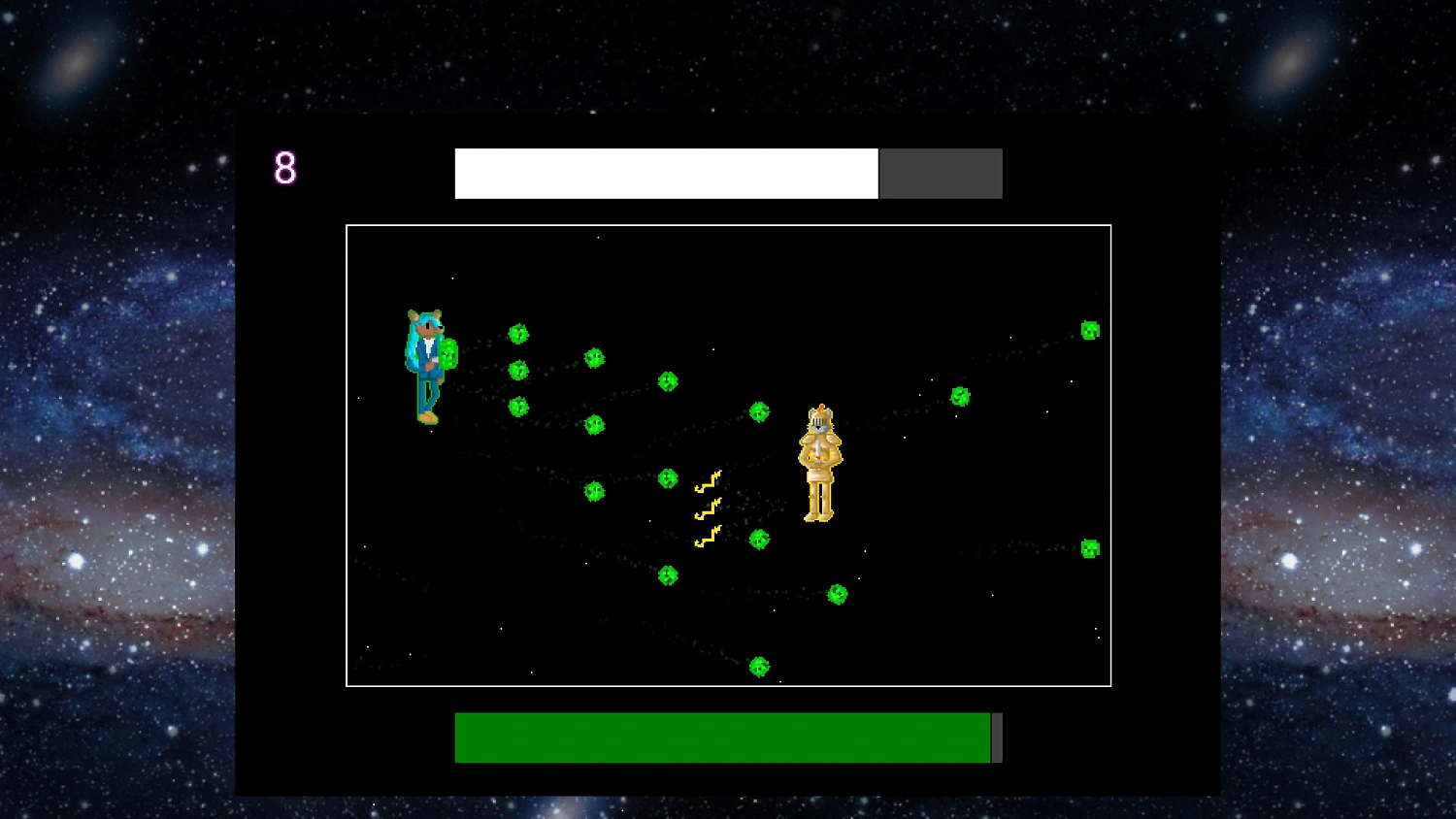The width and height of the screenshot is (1456, 819).
Task: Click the green orb at the right border
Action: (x=1089, y=548)
